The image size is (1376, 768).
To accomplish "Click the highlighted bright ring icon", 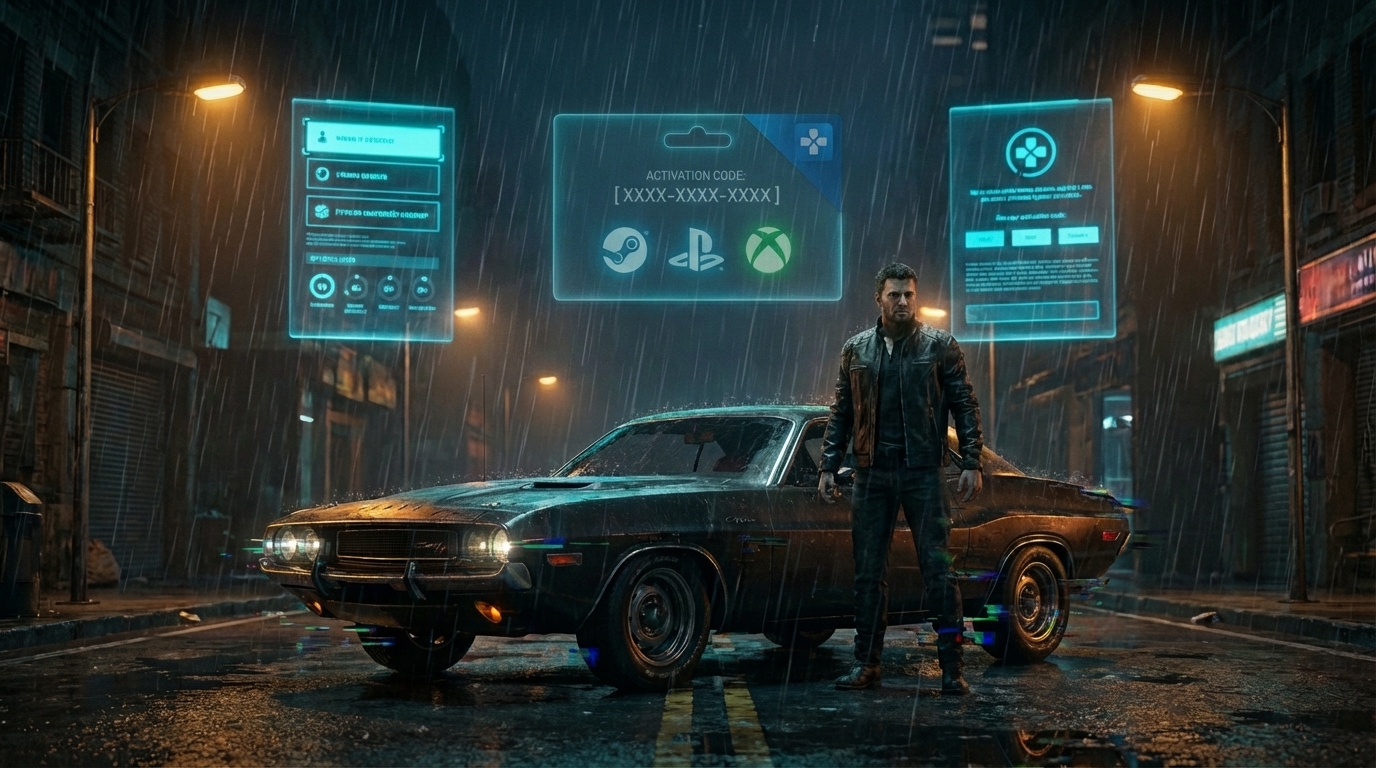I will coord(322,287).
